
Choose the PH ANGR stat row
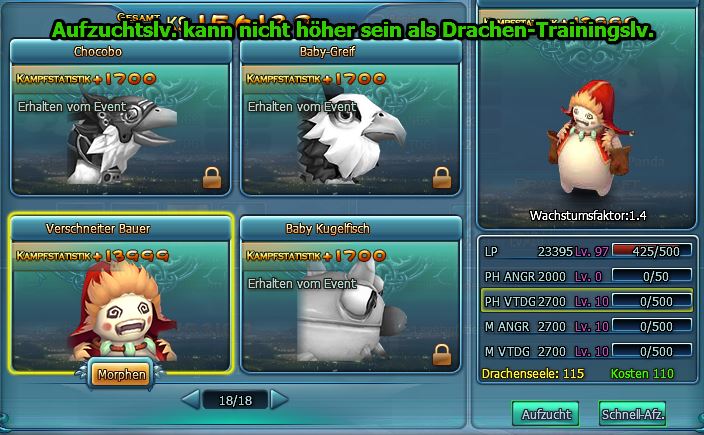click(587, 275)
